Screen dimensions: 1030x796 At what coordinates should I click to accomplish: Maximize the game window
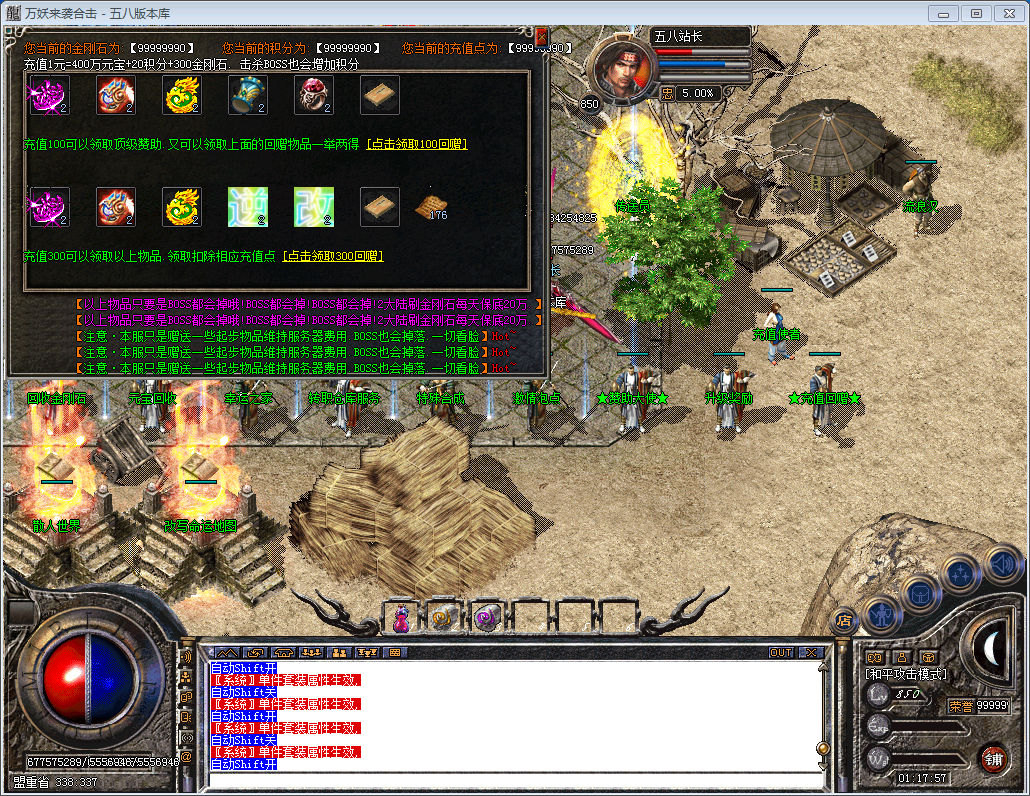tap(977, 13)
